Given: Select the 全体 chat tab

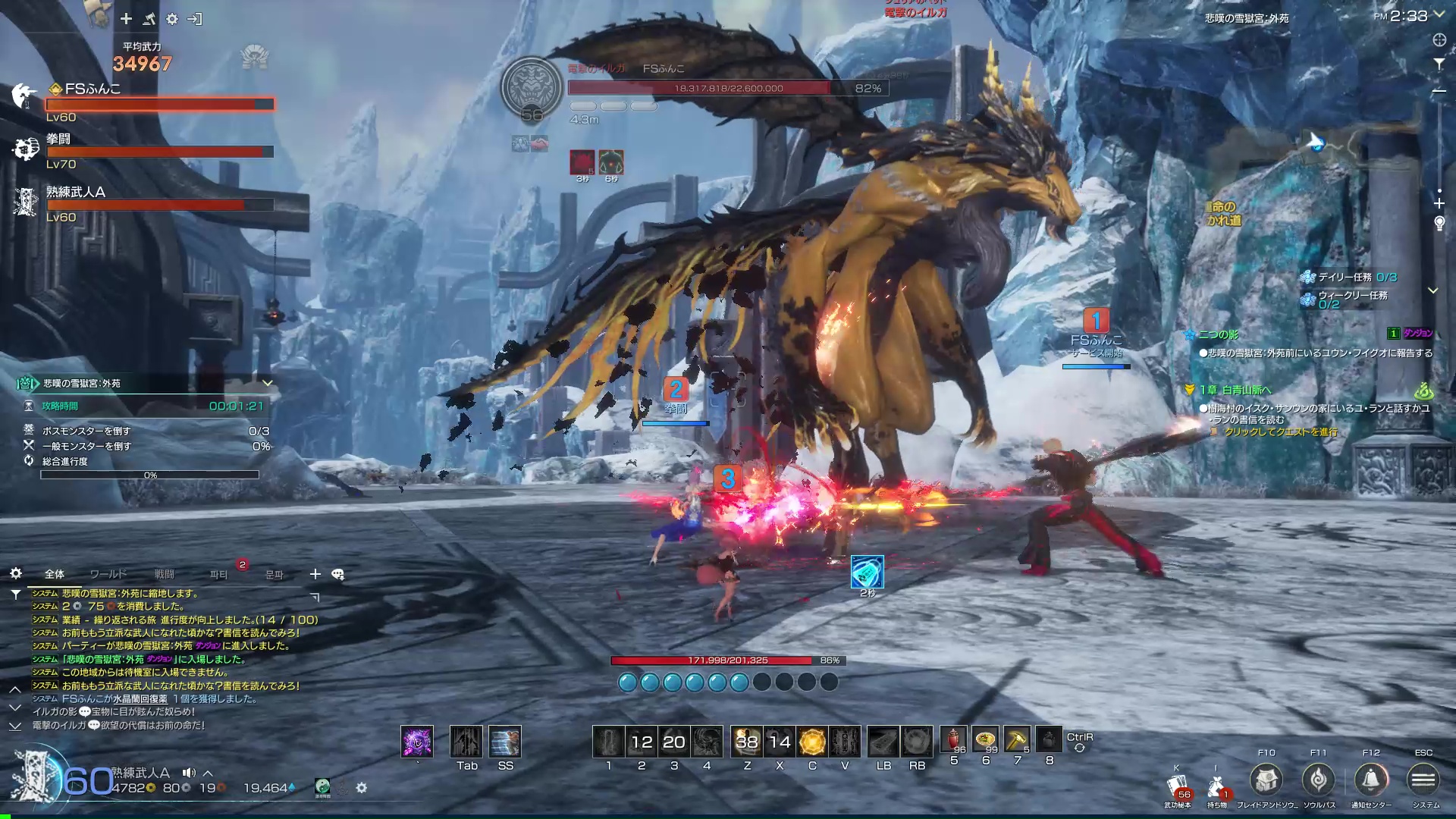Looking at the screenshot, I should tap(55, 574).
